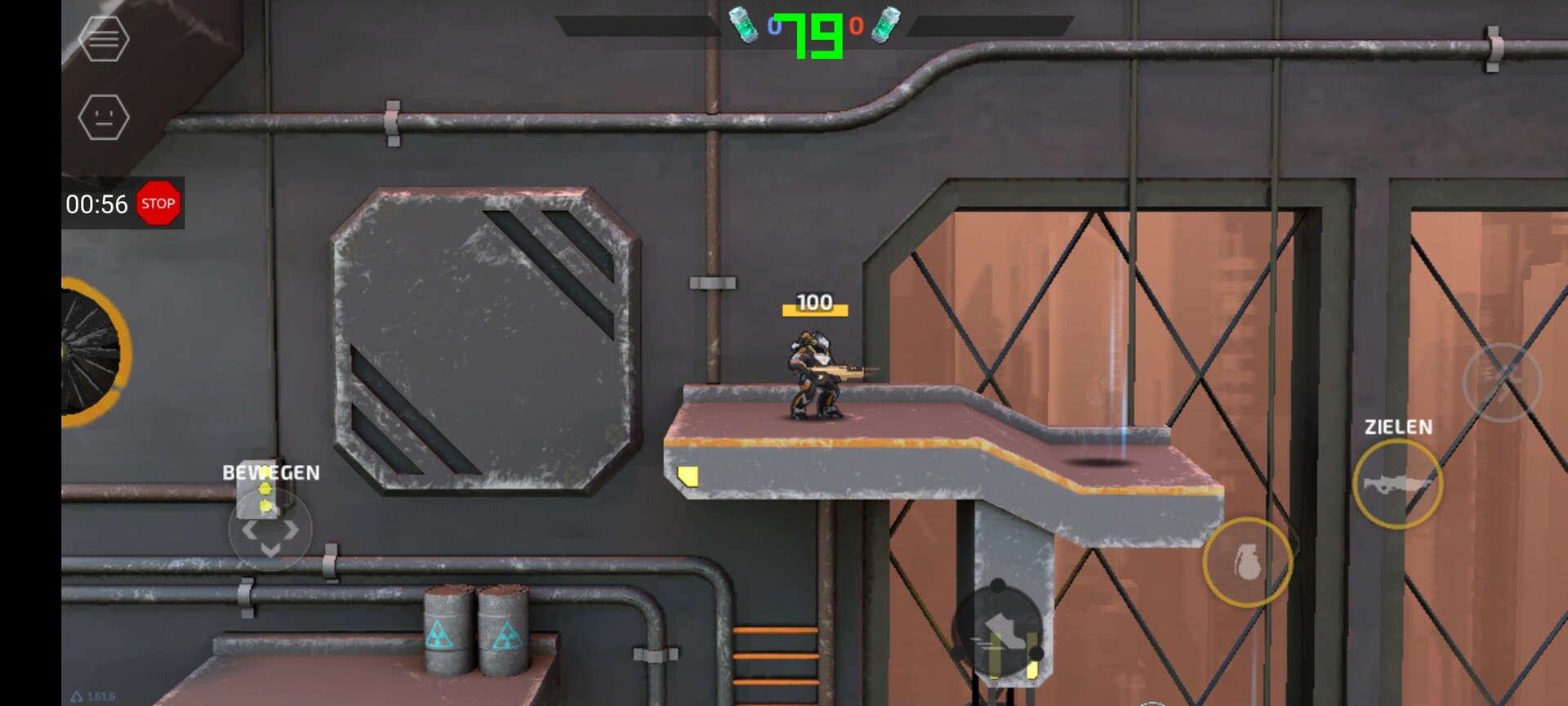Viewport: 1568px width, 706px height.
Task: Stop the screen recording with the red STOP button
Action: 158,203
